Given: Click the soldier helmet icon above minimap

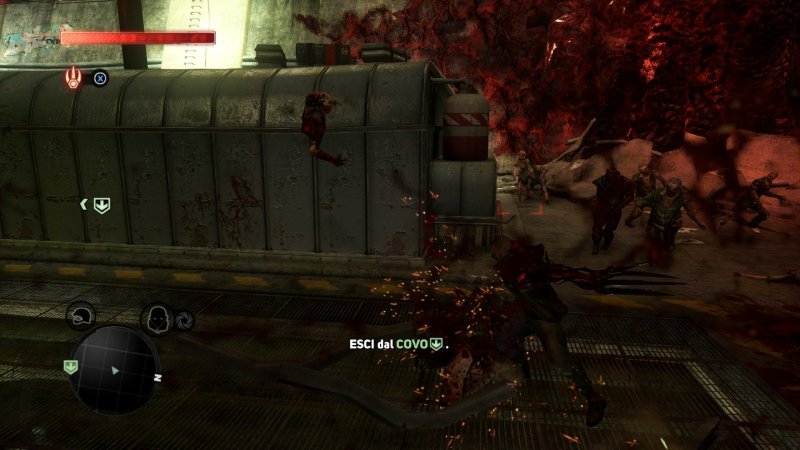Looking at the screenshot, I should [80, 316].
